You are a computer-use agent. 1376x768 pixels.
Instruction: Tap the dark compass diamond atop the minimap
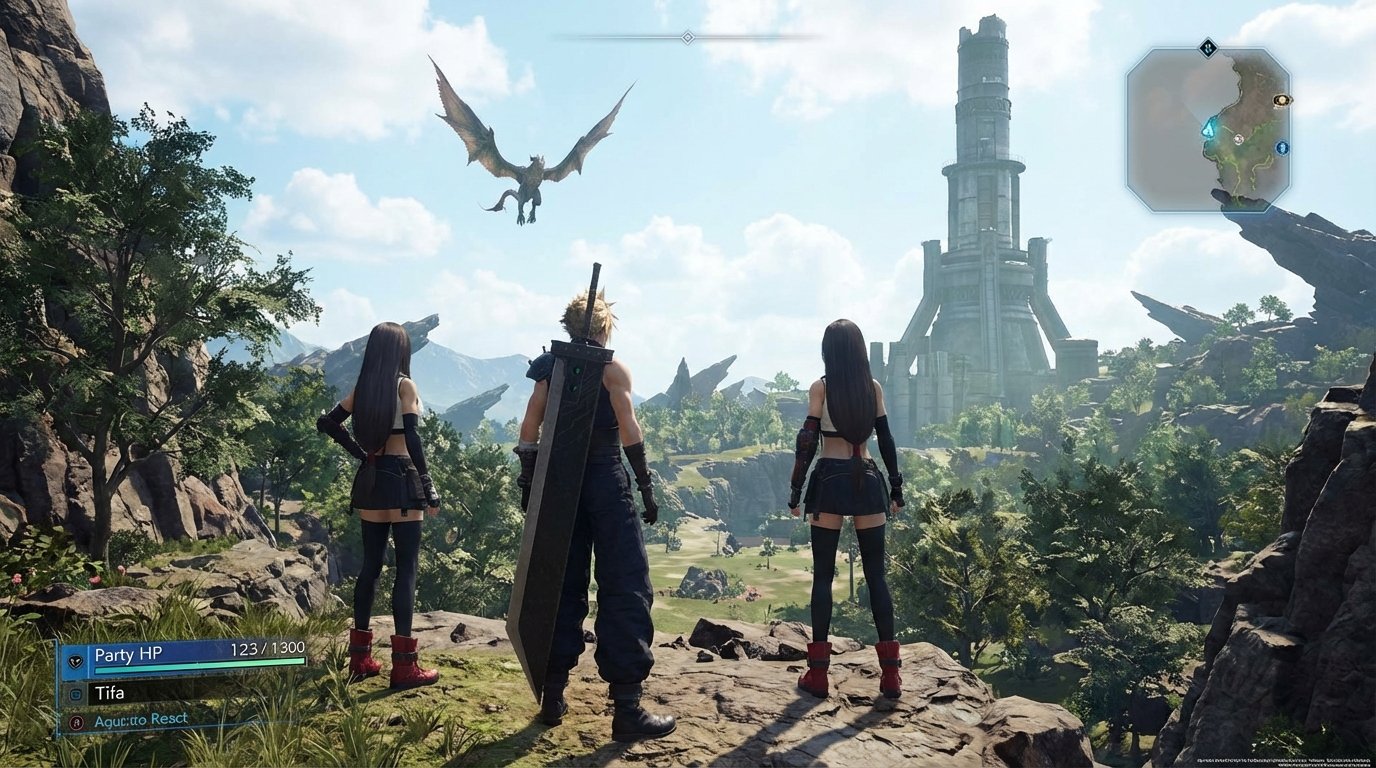(1208, 47)
